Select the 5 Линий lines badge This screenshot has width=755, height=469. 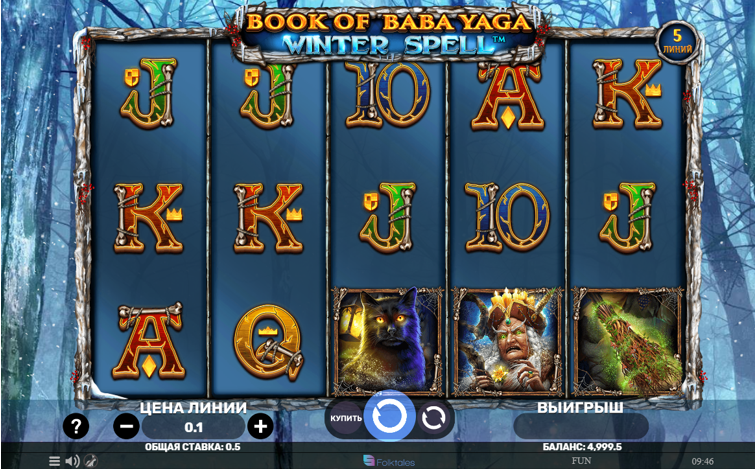coord(677,41)
